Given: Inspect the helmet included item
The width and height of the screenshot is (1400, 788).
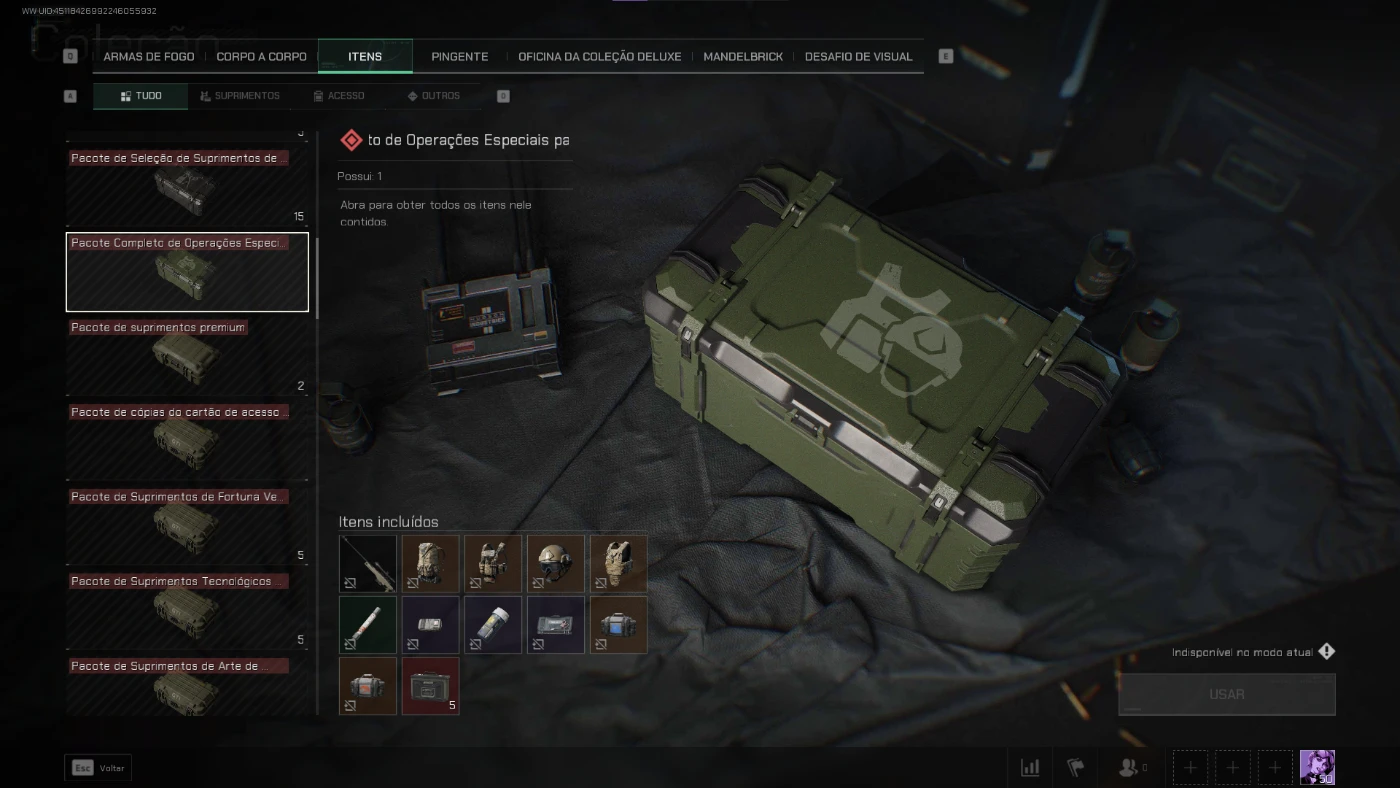Looking at the screenshot, I should click(555, 564).
